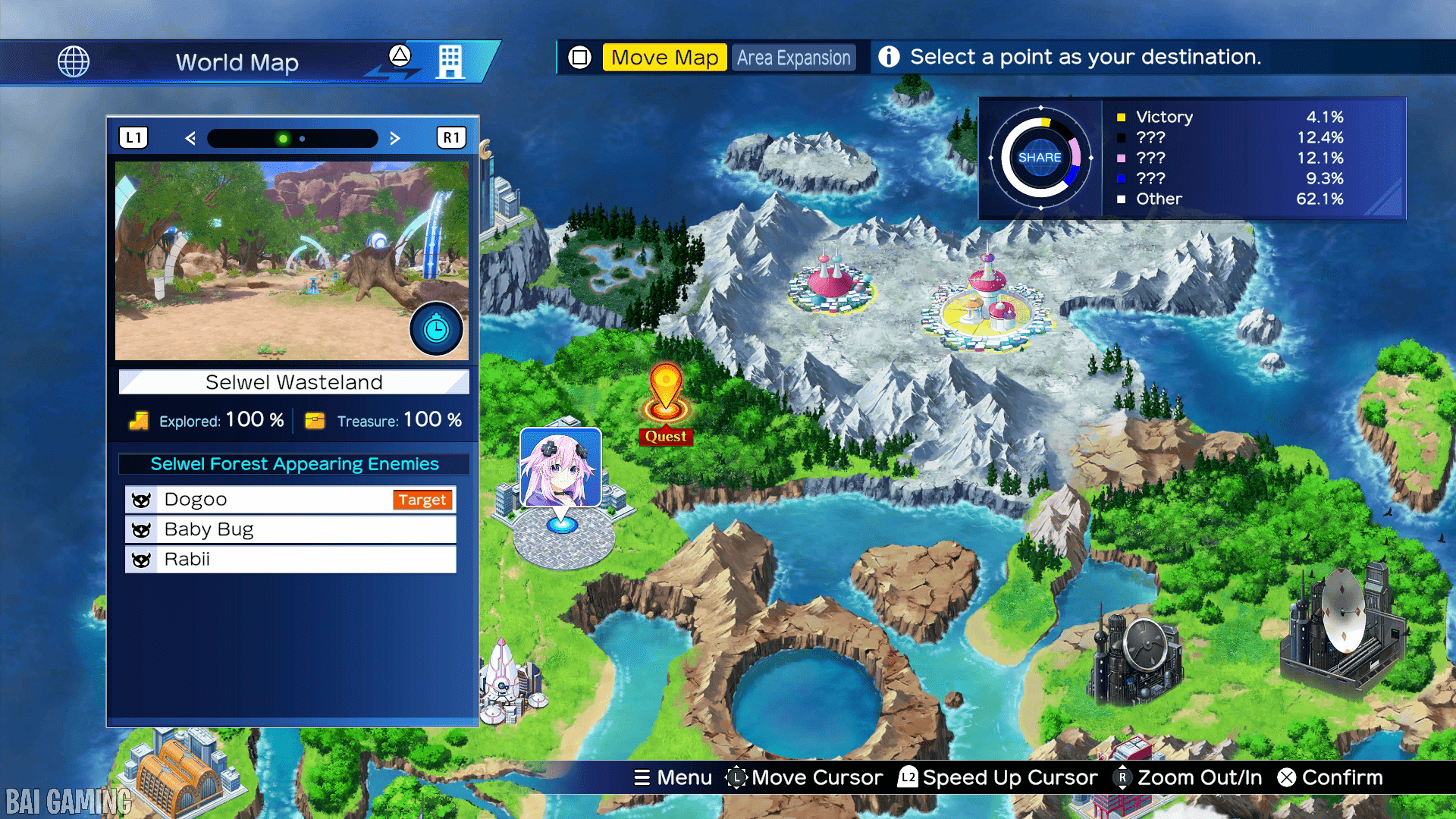
Task: Click the SHARE ring chart
Action: [x=1040, y=158]
